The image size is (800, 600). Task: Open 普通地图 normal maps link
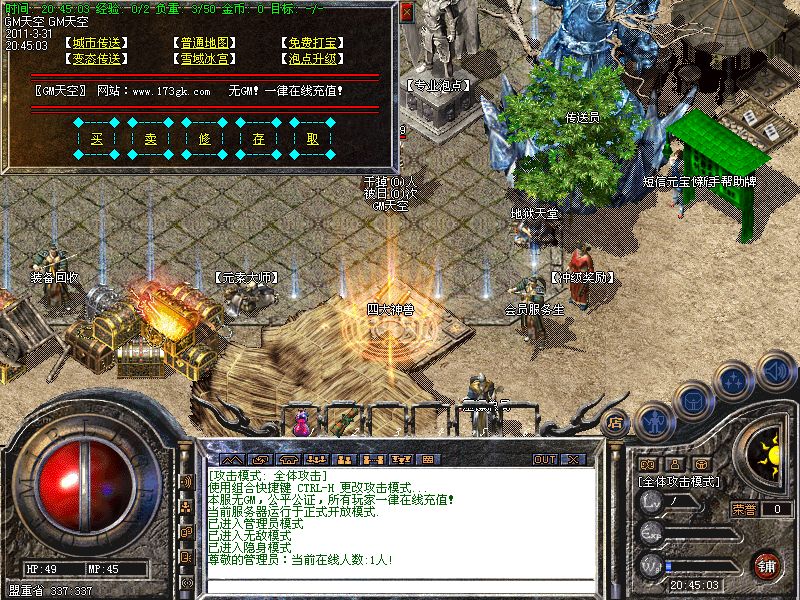pyautogui.click(x=207, y=43)
